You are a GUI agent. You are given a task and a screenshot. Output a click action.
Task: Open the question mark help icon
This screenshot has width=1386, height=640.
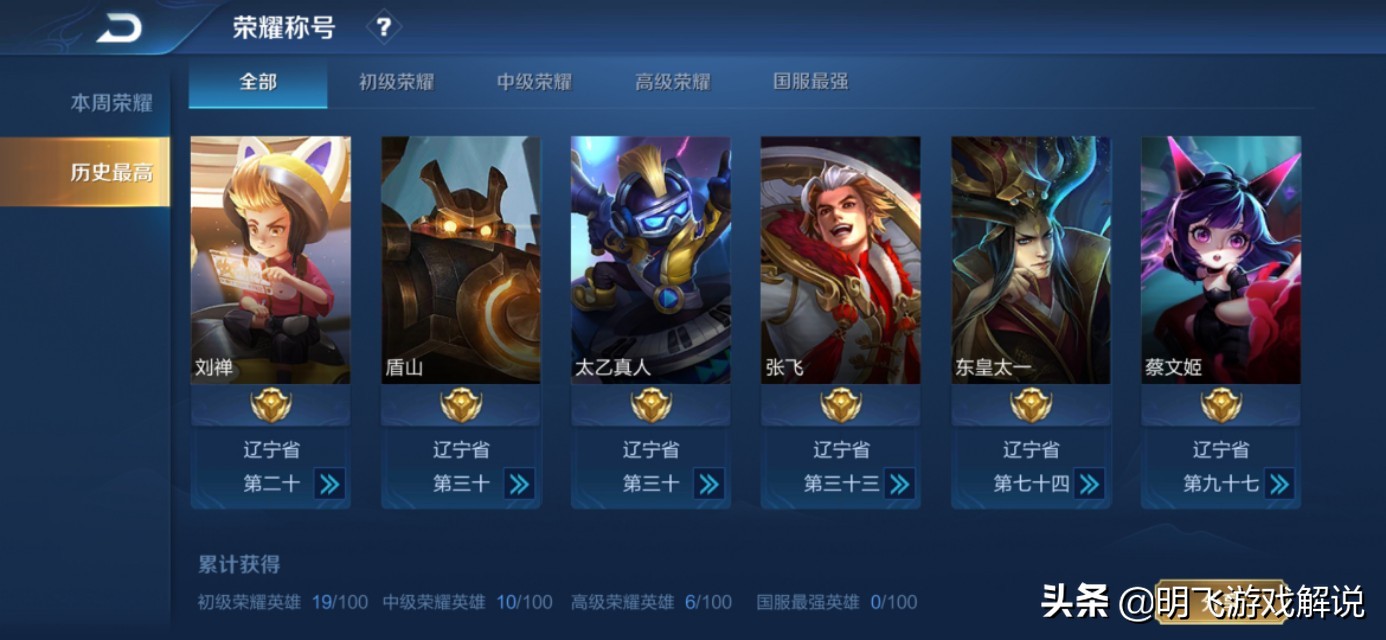tap(383, 27)
